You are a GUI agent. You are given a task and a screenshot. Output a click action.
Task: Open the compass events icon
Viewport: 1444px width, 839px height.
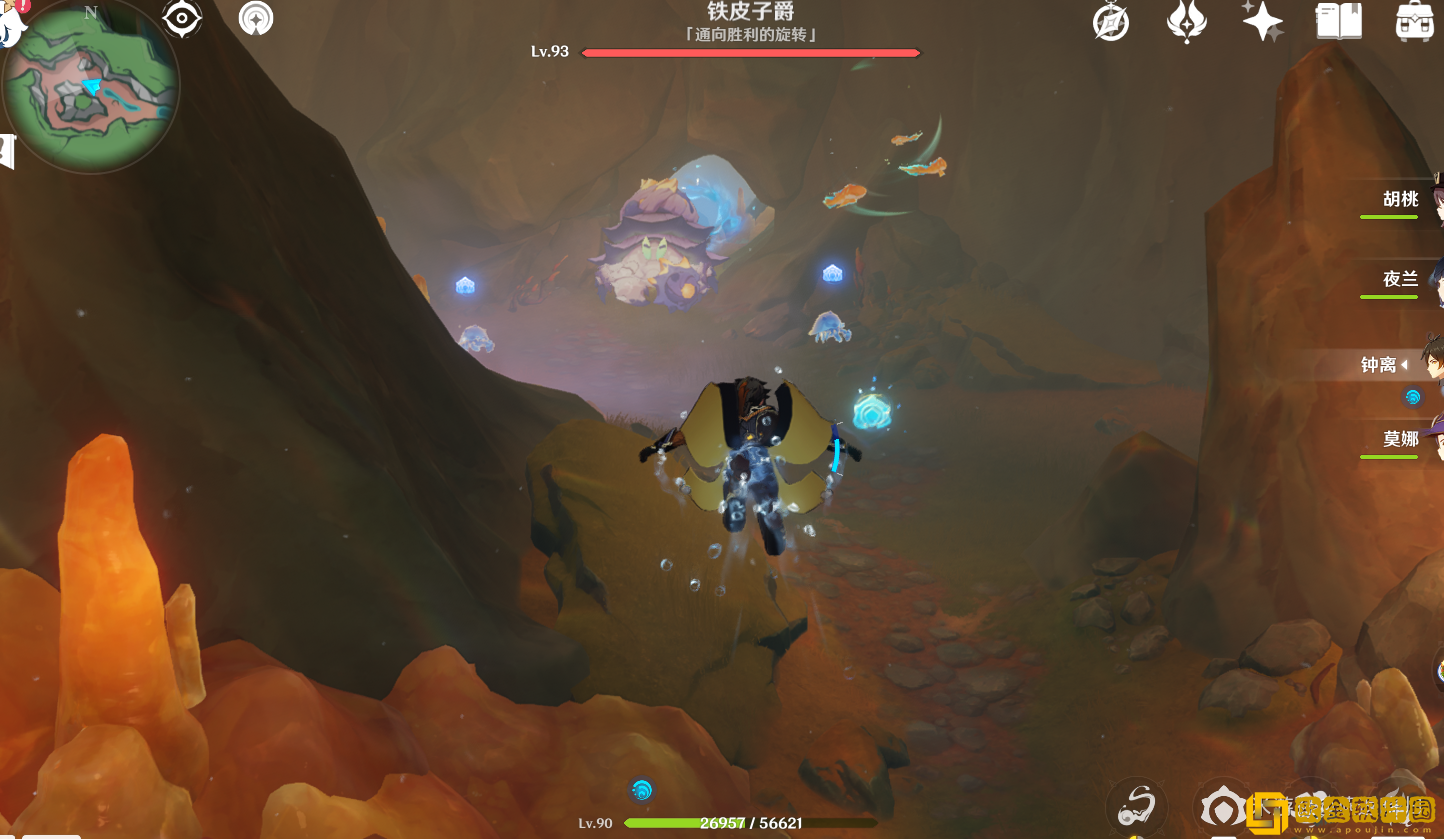pyautogui.click(x=1111, y=22)
